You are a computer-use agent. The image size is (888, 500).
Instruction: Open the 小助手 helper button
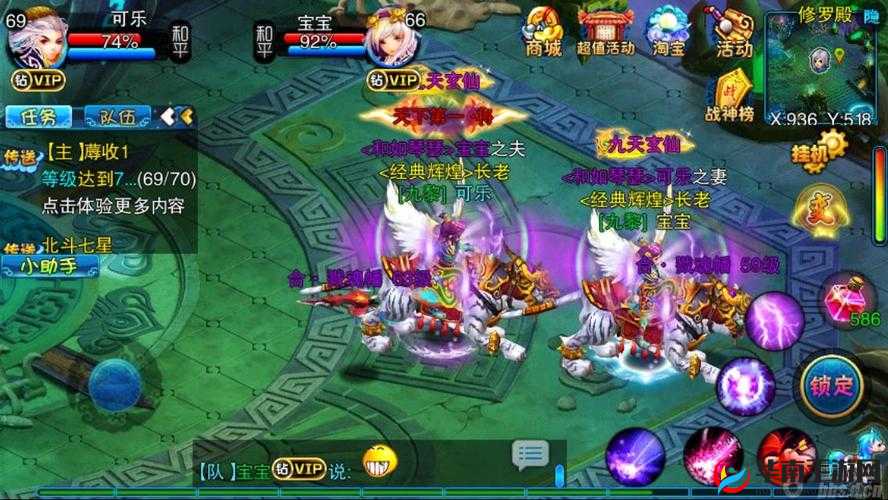tap(50, 266)
